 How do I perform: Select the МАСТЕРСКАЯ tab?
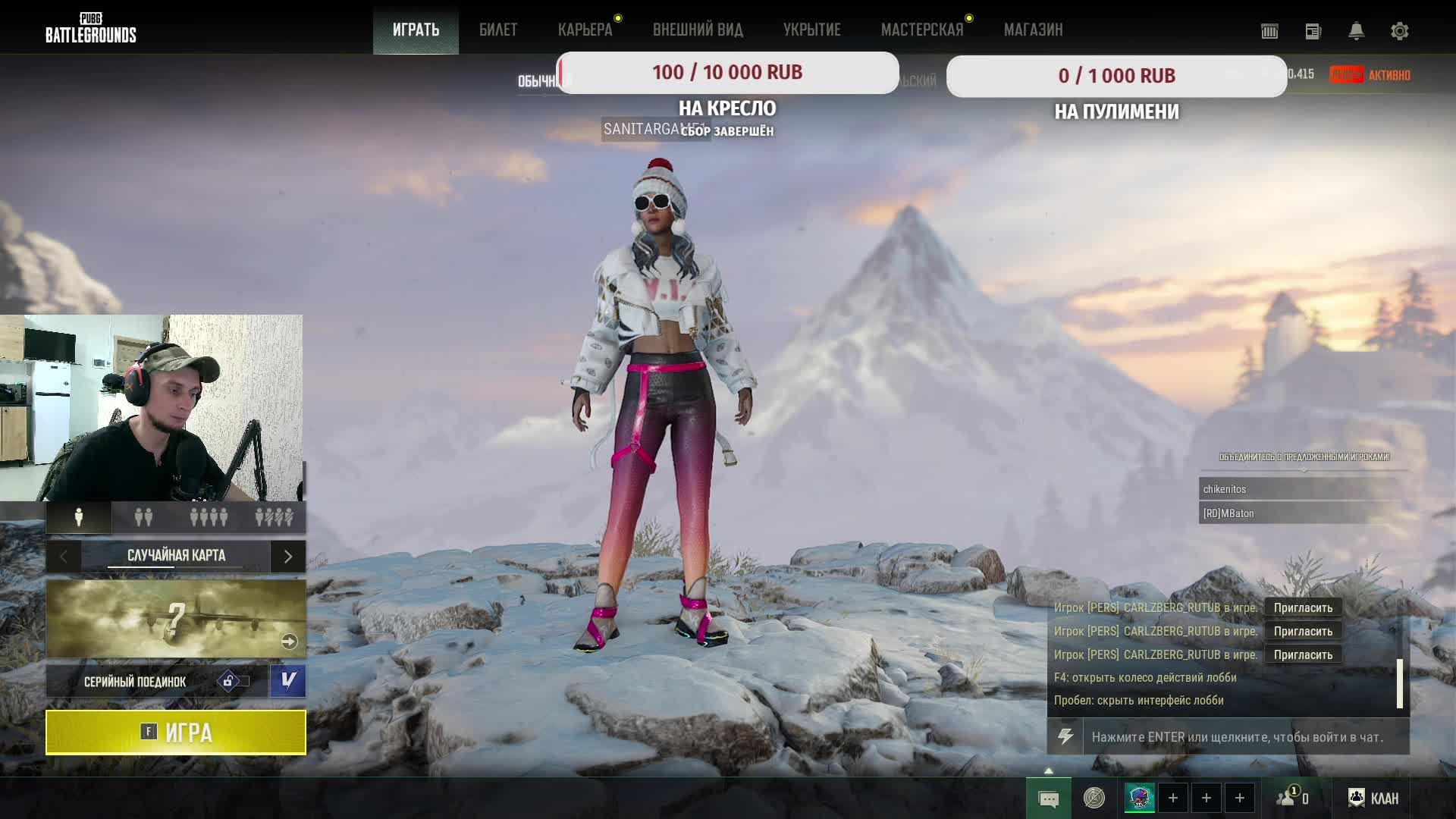(921, 30)
